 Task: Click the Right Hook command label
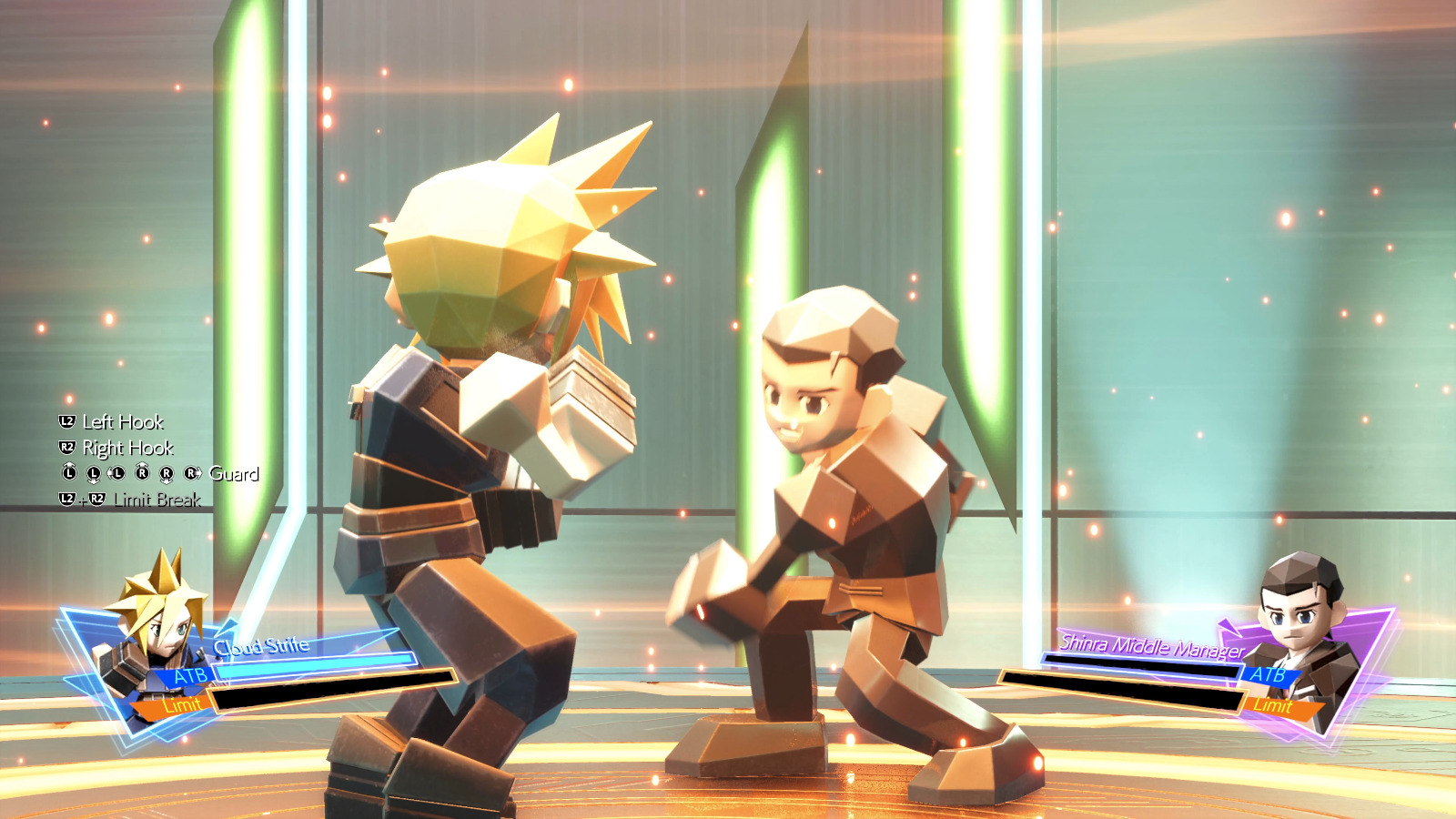point(127,448)
